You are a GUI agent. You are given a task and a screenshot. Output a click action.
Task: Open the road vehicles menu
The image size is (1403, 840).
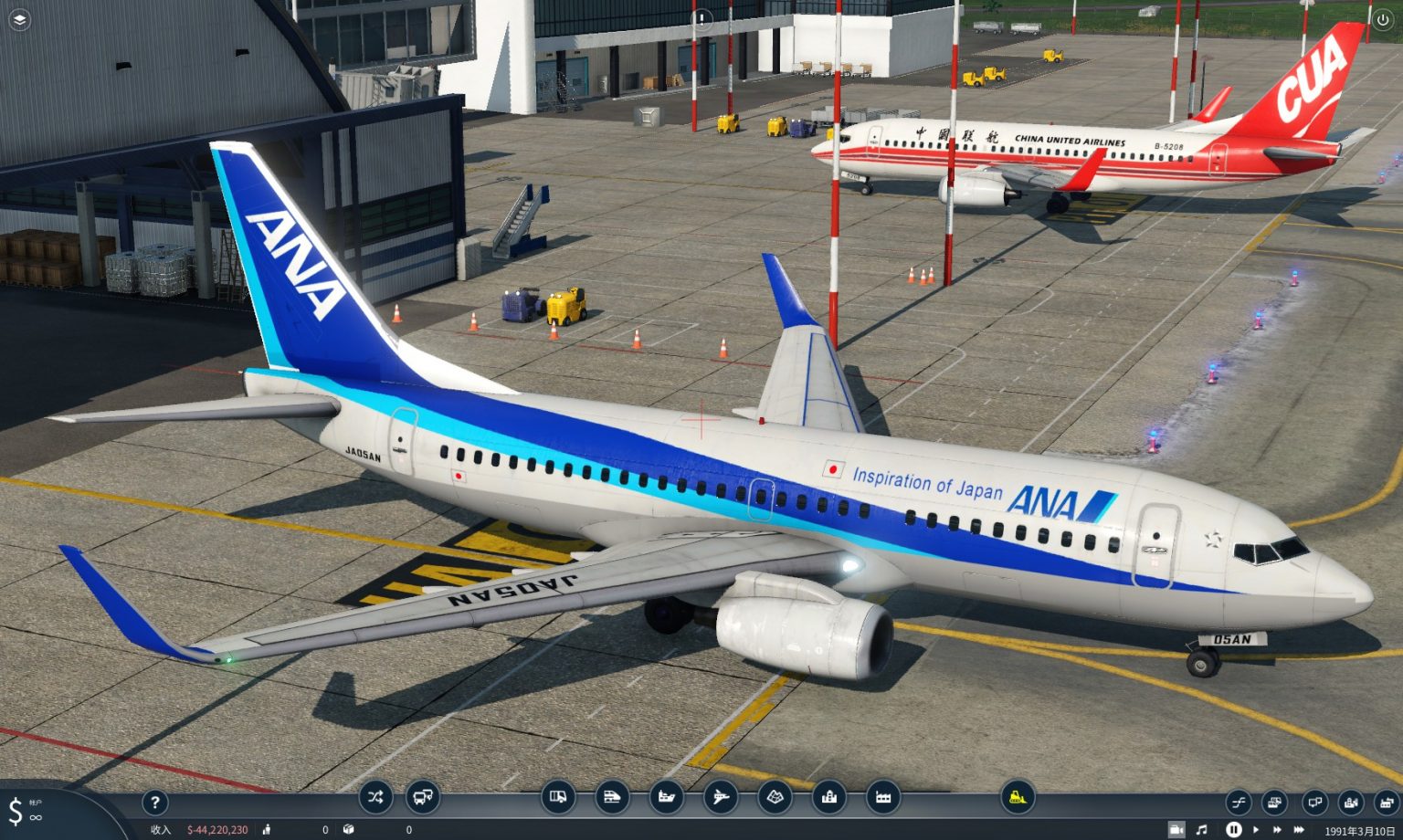[557, 797]
